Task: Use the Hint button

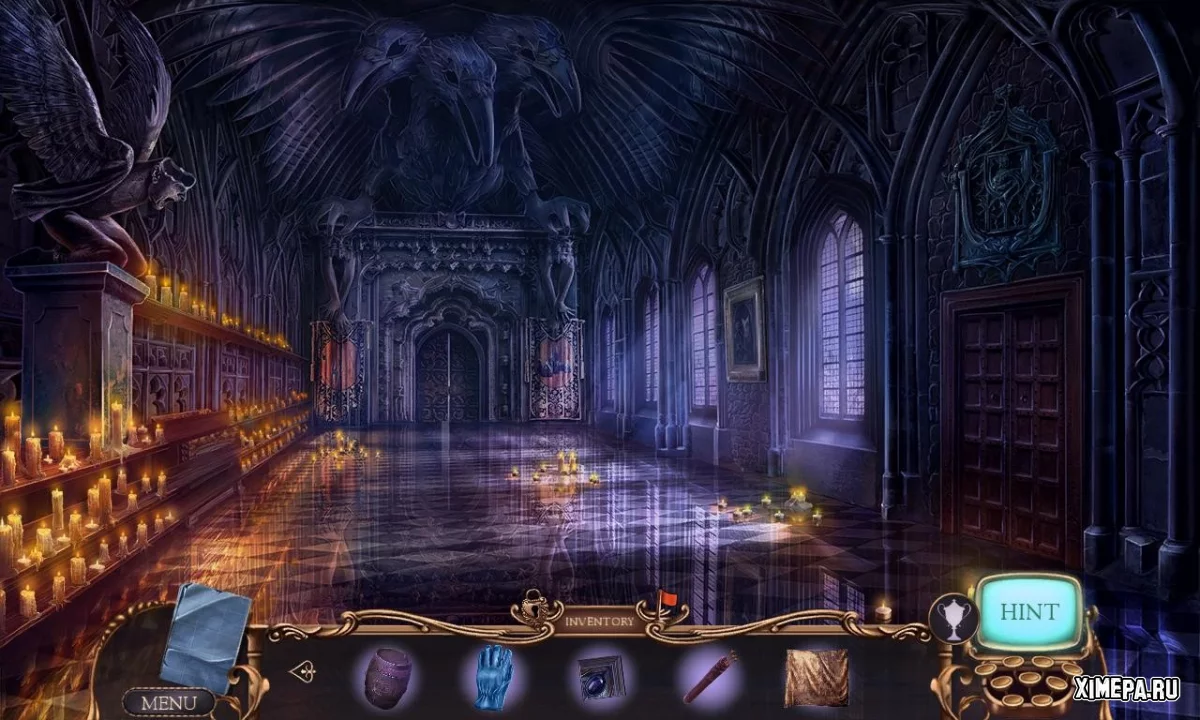Action: click(1027, 612)
